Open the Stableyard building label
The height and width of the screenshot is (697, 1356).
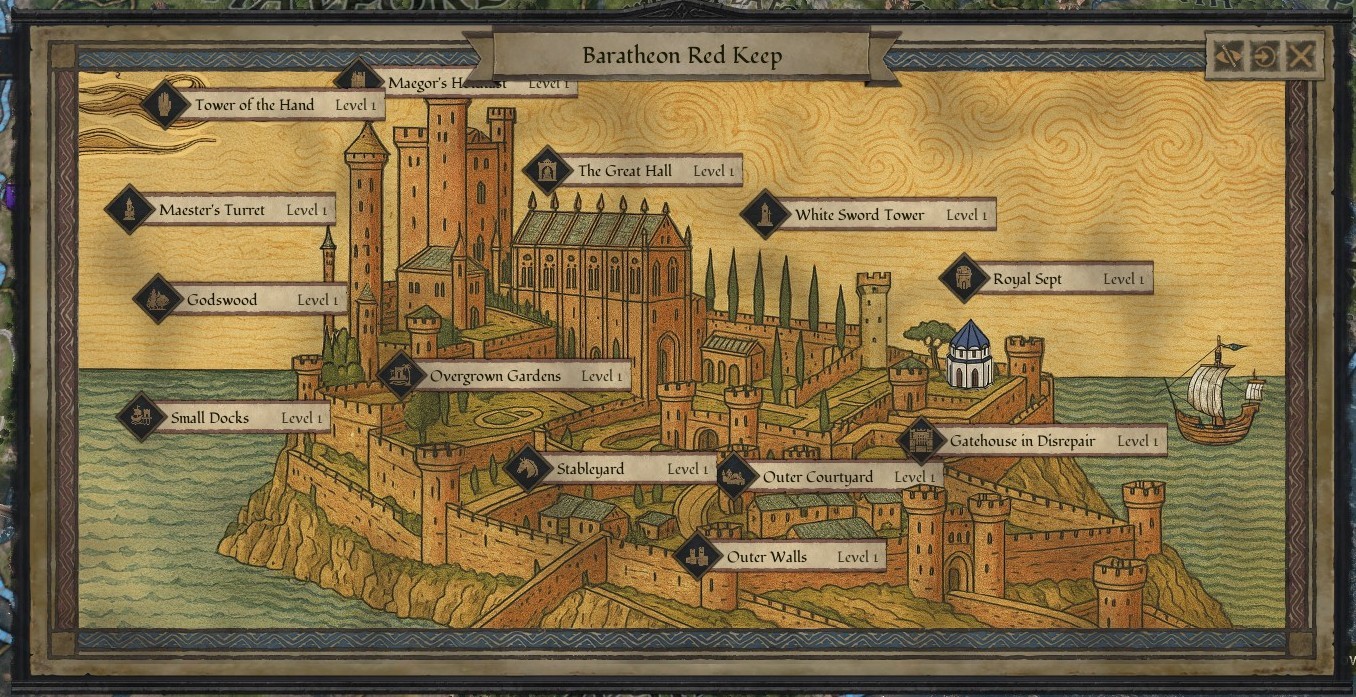coord(590,469)
